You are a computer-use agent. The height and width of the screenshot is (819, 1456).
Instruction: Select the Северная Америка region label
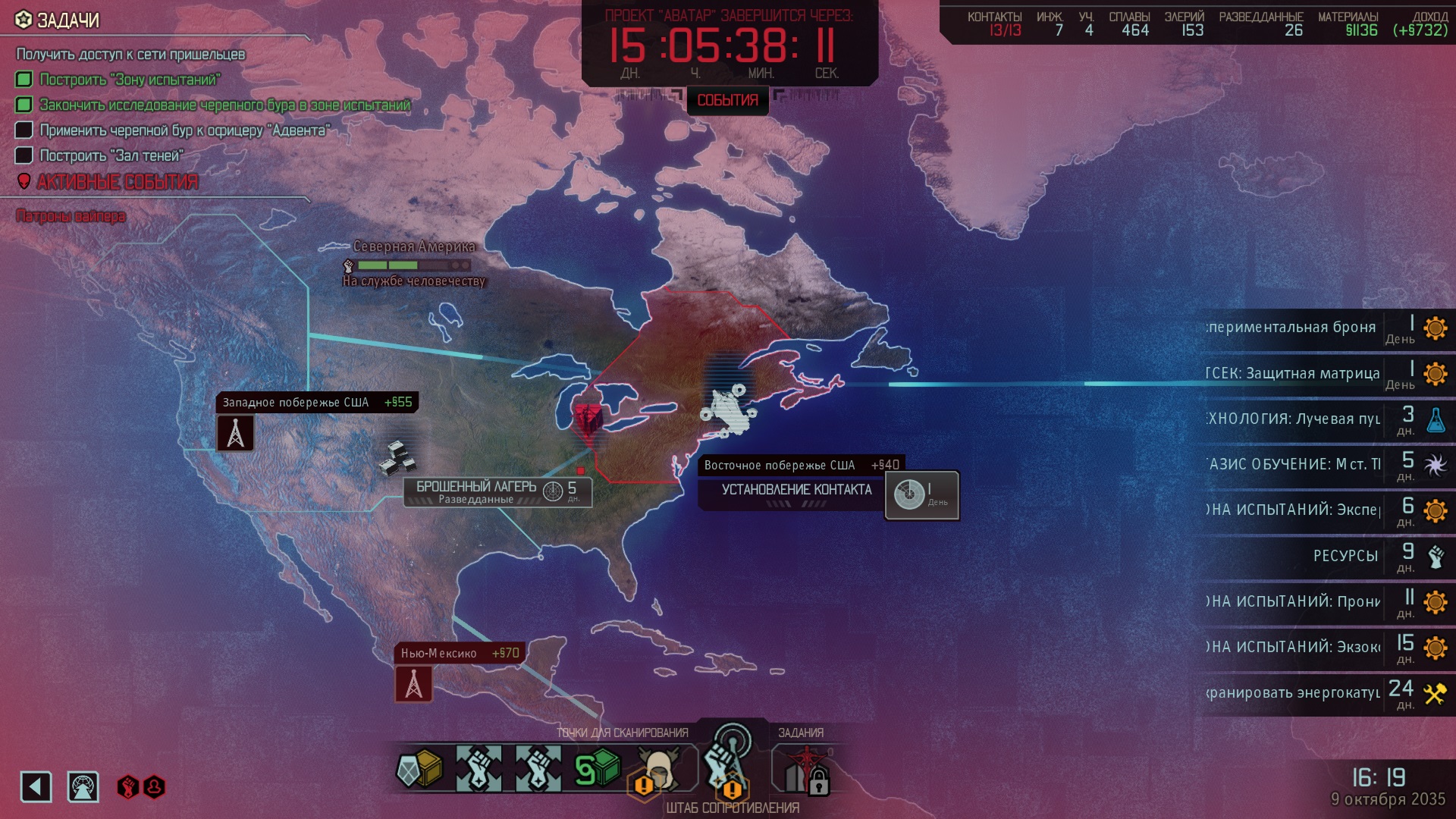point(414,246)
